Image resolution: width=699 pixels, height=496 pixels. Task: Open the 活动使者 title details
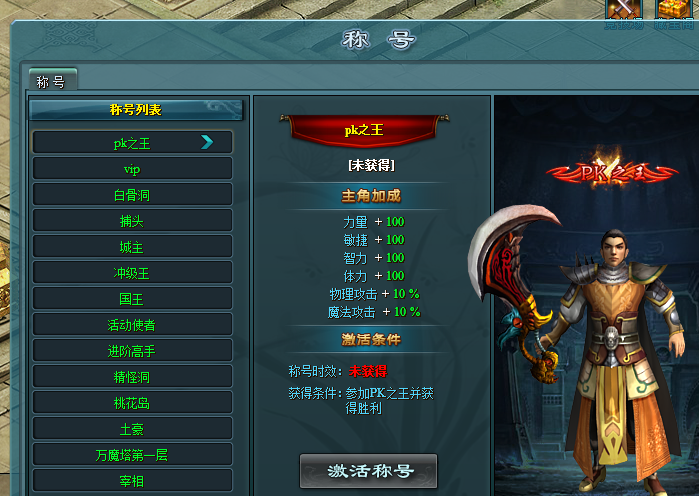click(x=132, y=325)
